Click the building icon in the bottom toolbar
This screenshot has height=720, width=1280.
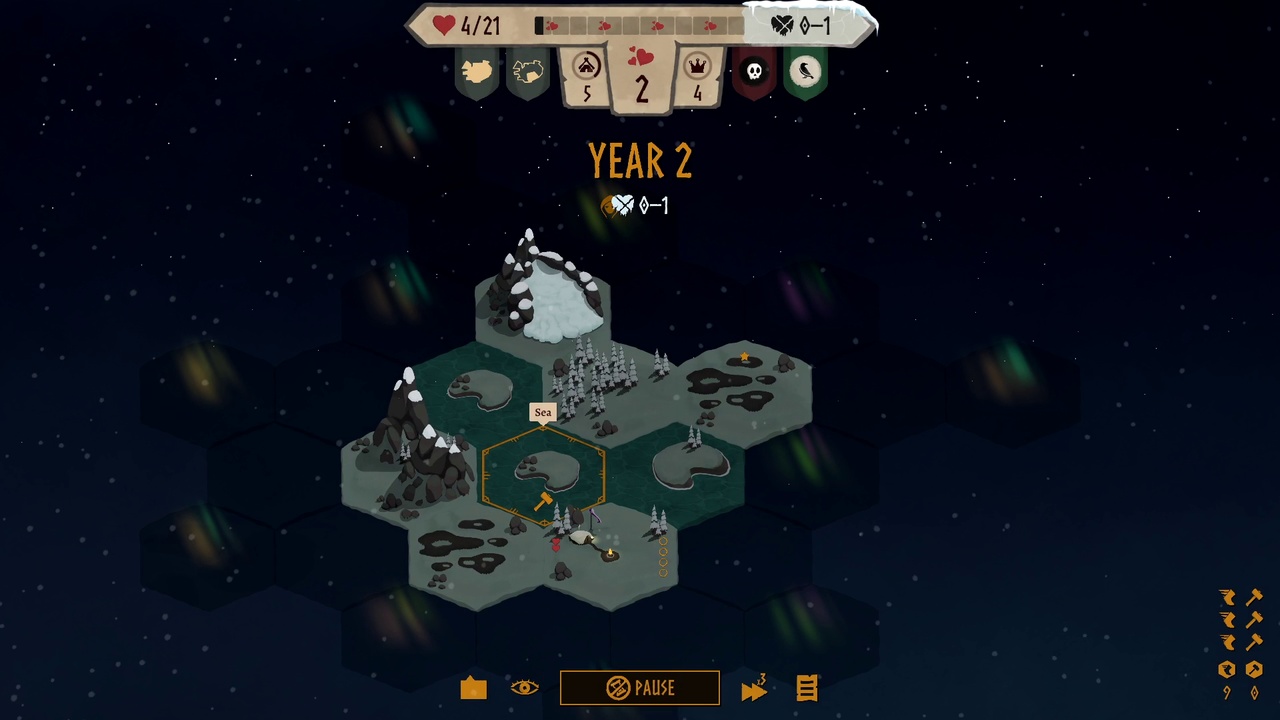pyautogui.click(x=473, y=688)
